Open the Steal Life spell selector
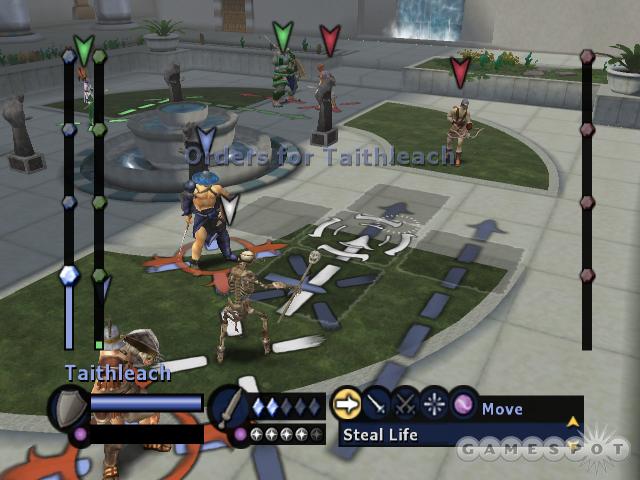 [x=450, y=435]
